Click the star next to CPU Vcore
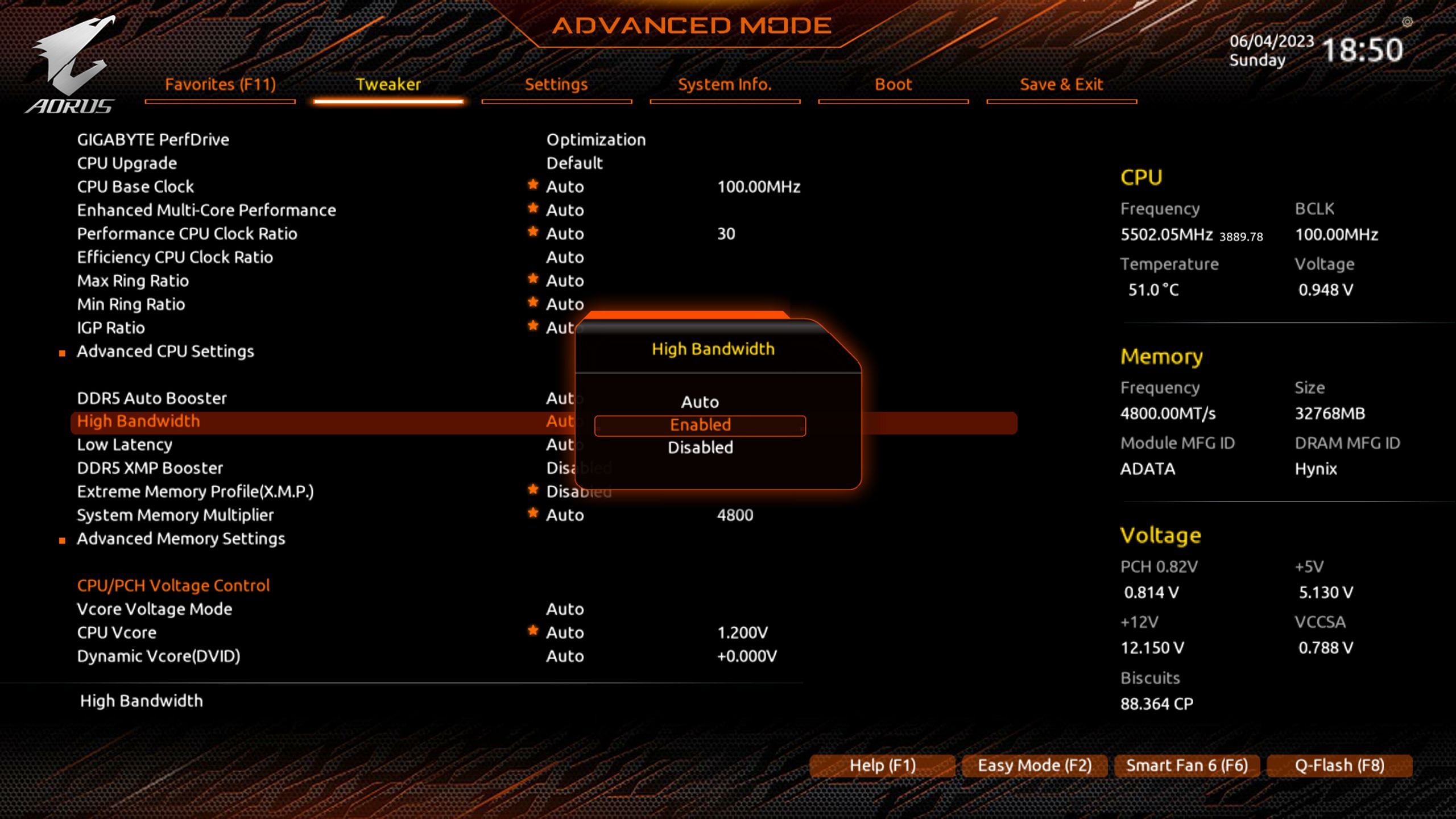Screen dimensions: 1456x819 tap(533, 631)
